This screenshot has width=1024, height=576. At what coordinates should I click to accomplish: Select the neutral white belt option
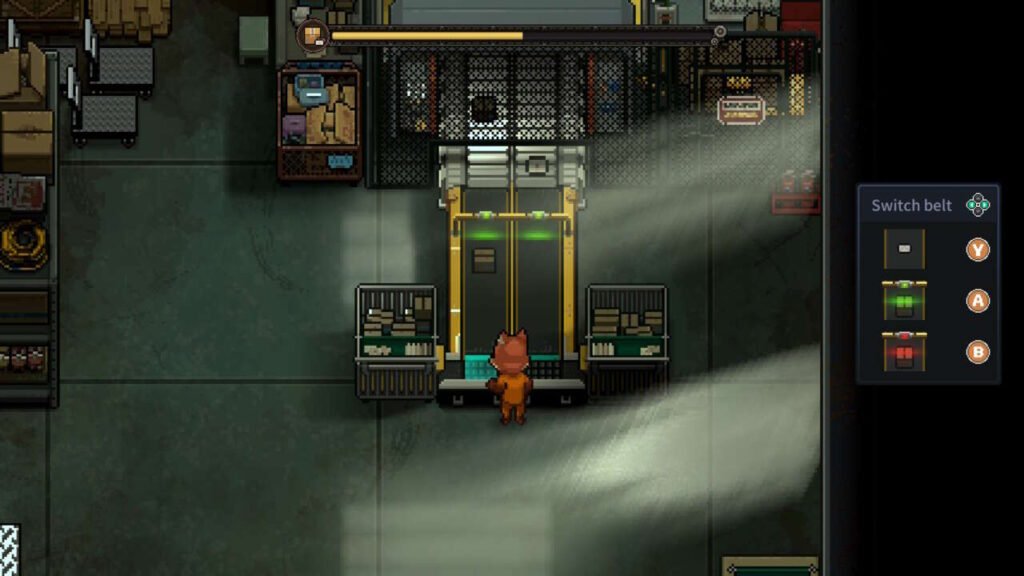(x=904, y=249)
